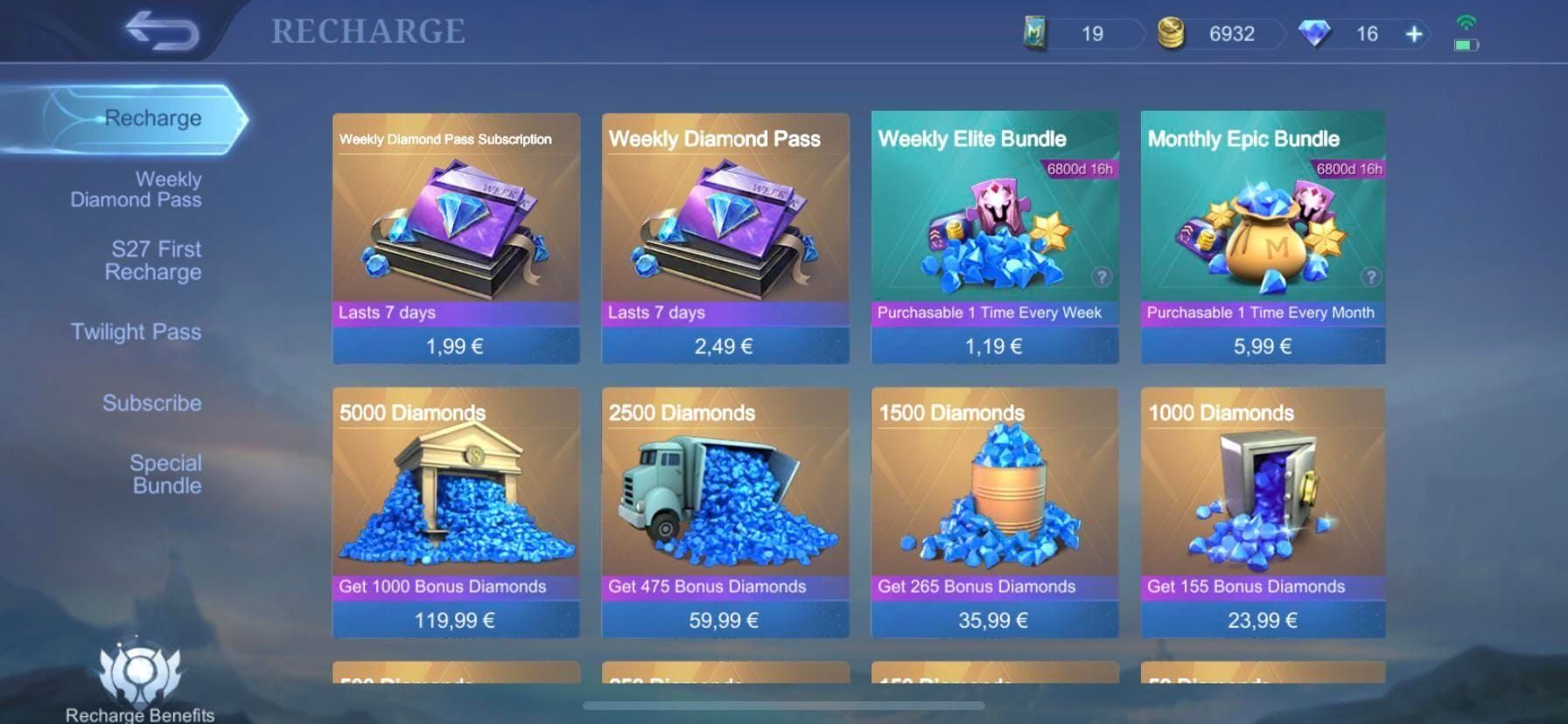
Task: Open the Special Bundle tab
Action: tap(165, 473)
